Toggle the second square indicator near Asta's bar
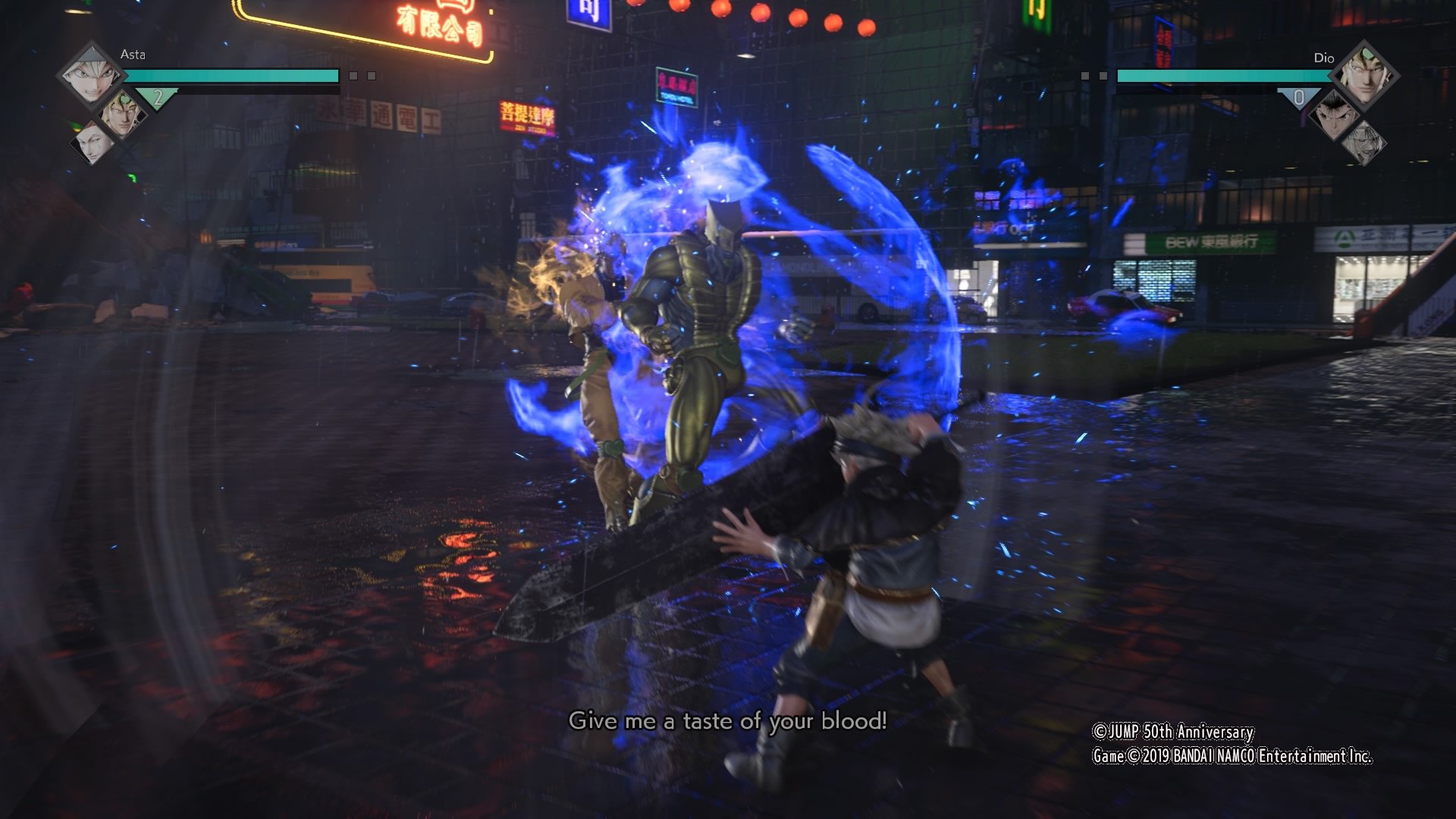Viewport: 1456px width, 819px height. [x=371, y=74]
